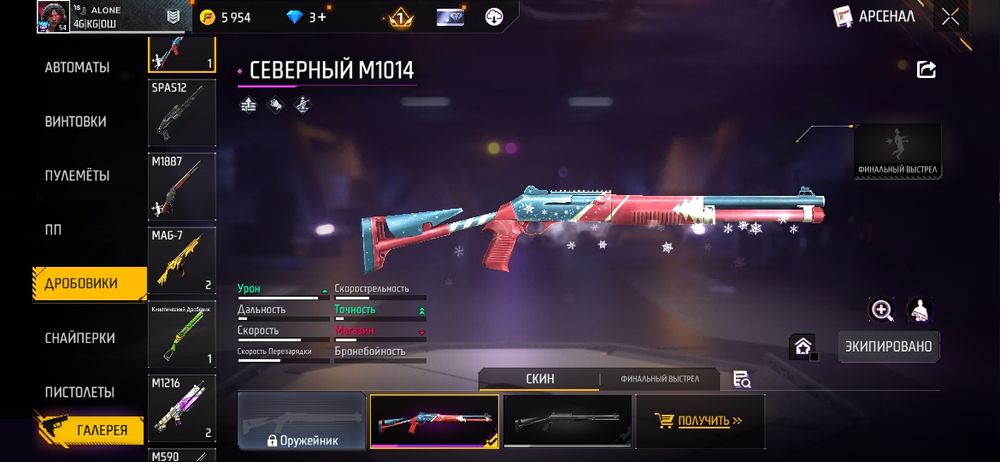Select the Пулемёты category

coord(77,176)
